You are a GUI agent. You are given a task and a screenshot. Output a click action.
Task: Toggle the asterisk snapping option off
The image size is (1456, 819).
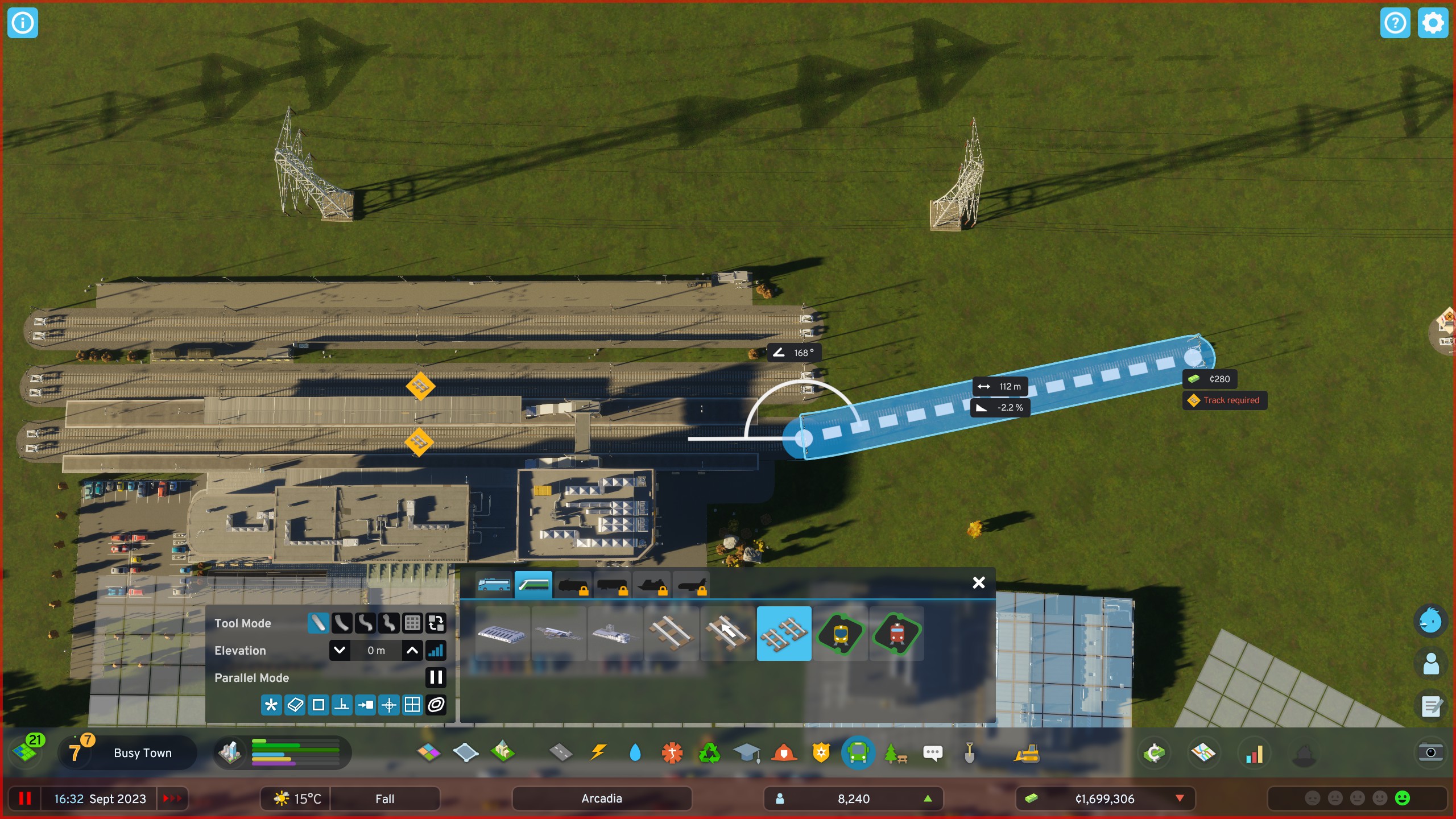[x=271, y=705]
